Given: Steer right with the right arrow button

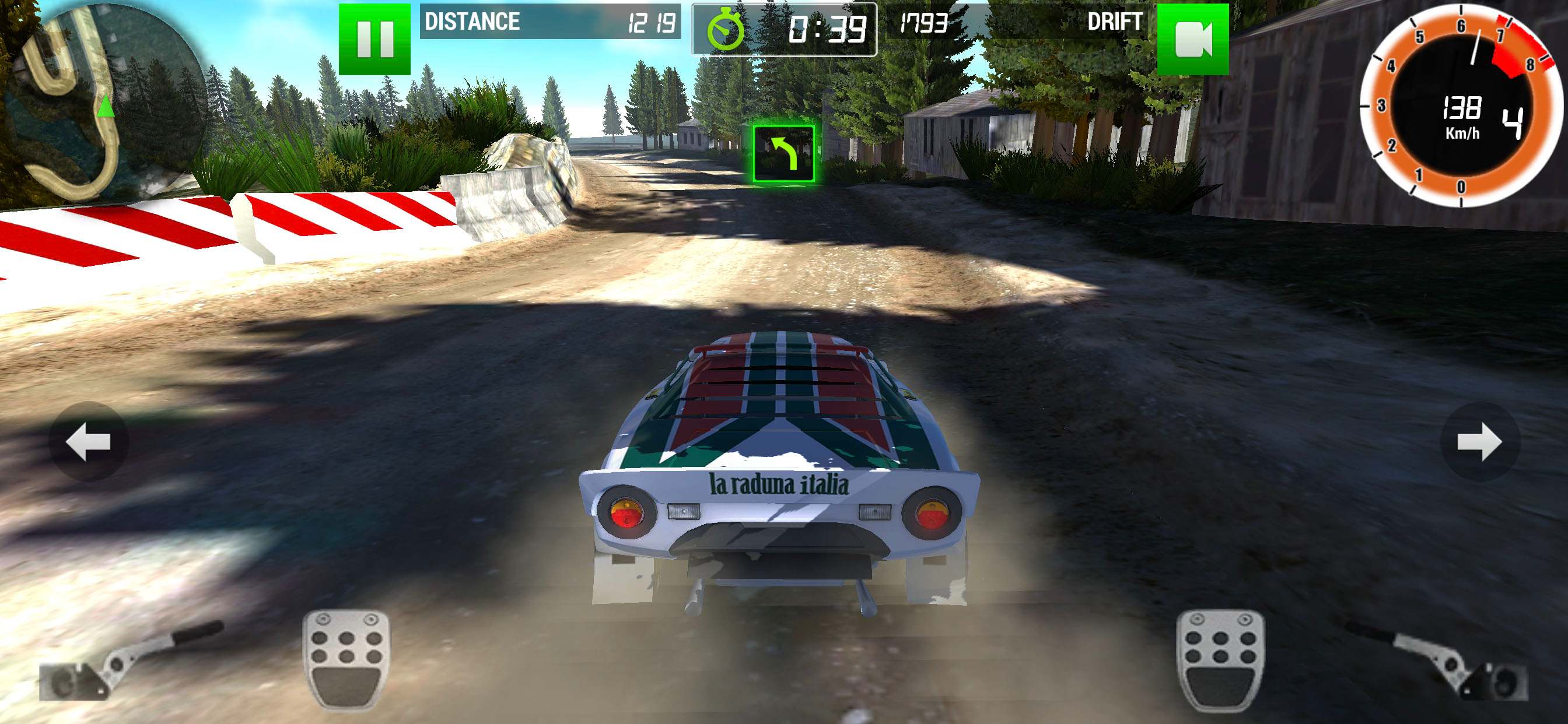Looking at the screenshot, I should [x=1479, y=442].
